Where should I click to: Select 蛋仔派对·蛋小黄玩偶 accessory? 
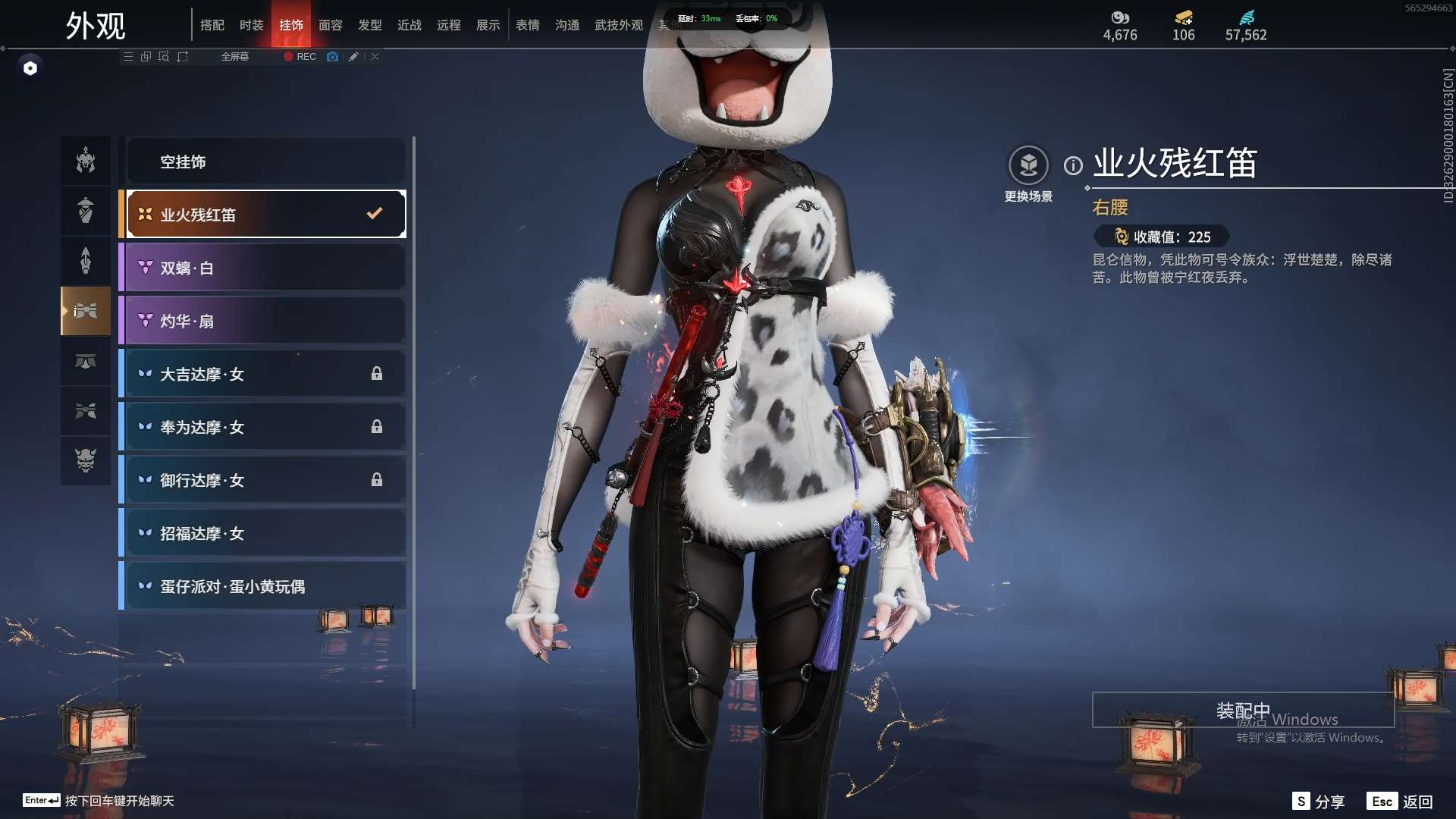[x=265, y=586]
